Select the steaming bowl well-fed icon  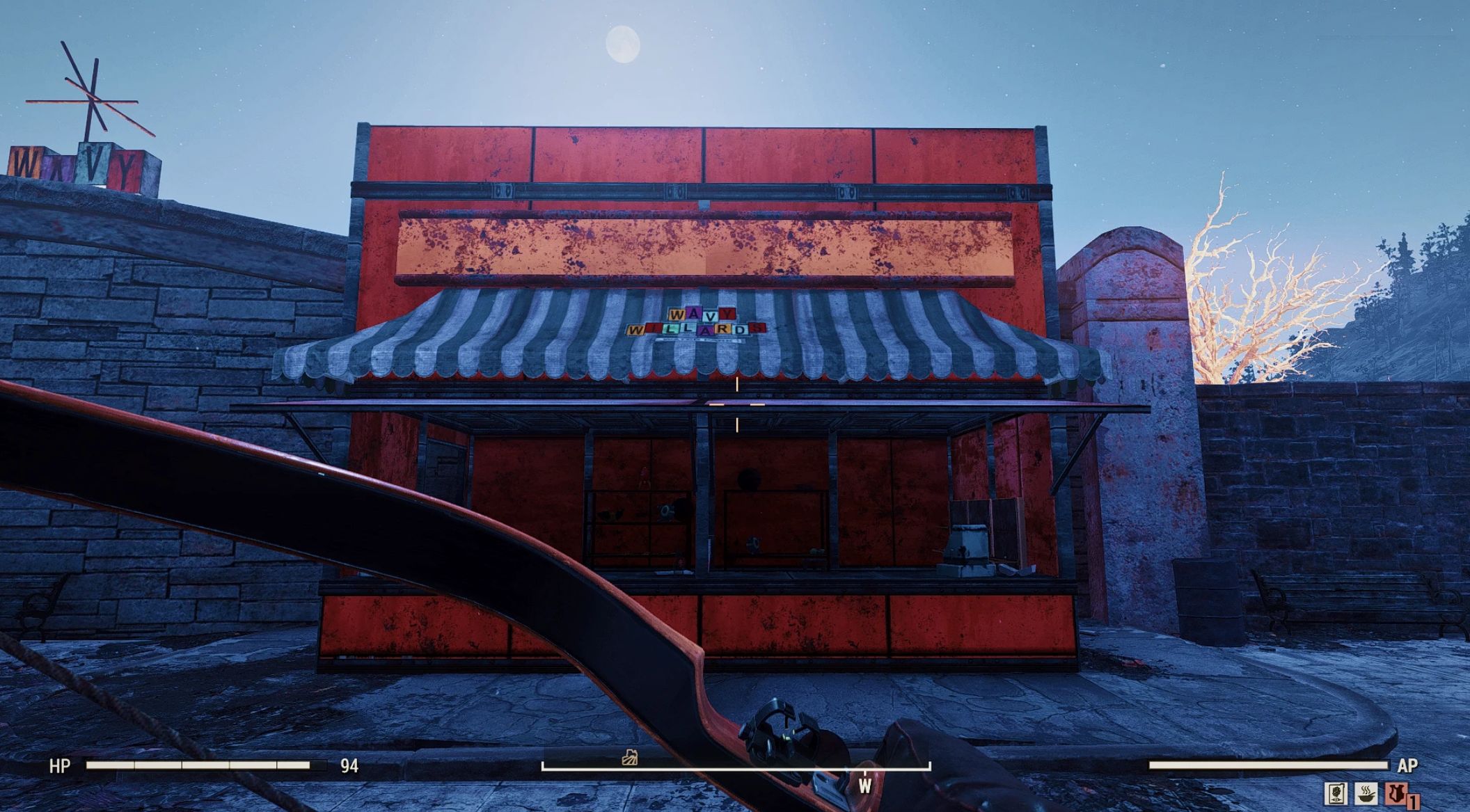[x=1365, y=793]
